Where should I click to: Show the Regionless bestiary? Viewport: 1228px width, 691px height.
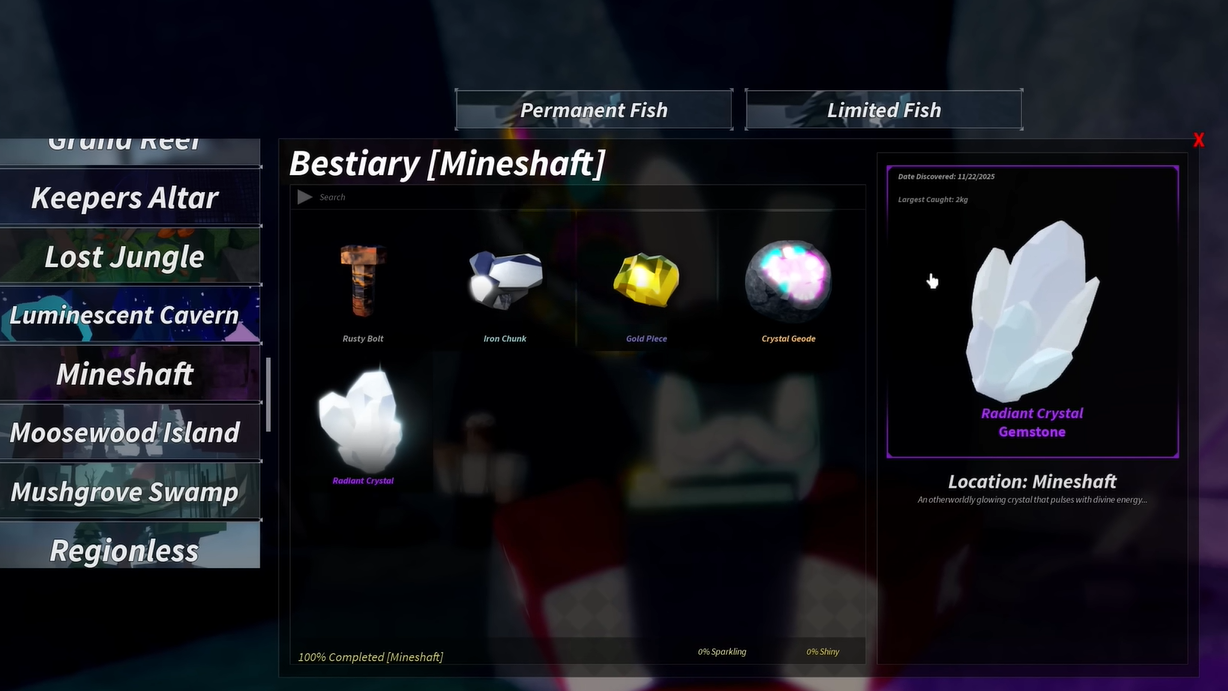[125, 549]
